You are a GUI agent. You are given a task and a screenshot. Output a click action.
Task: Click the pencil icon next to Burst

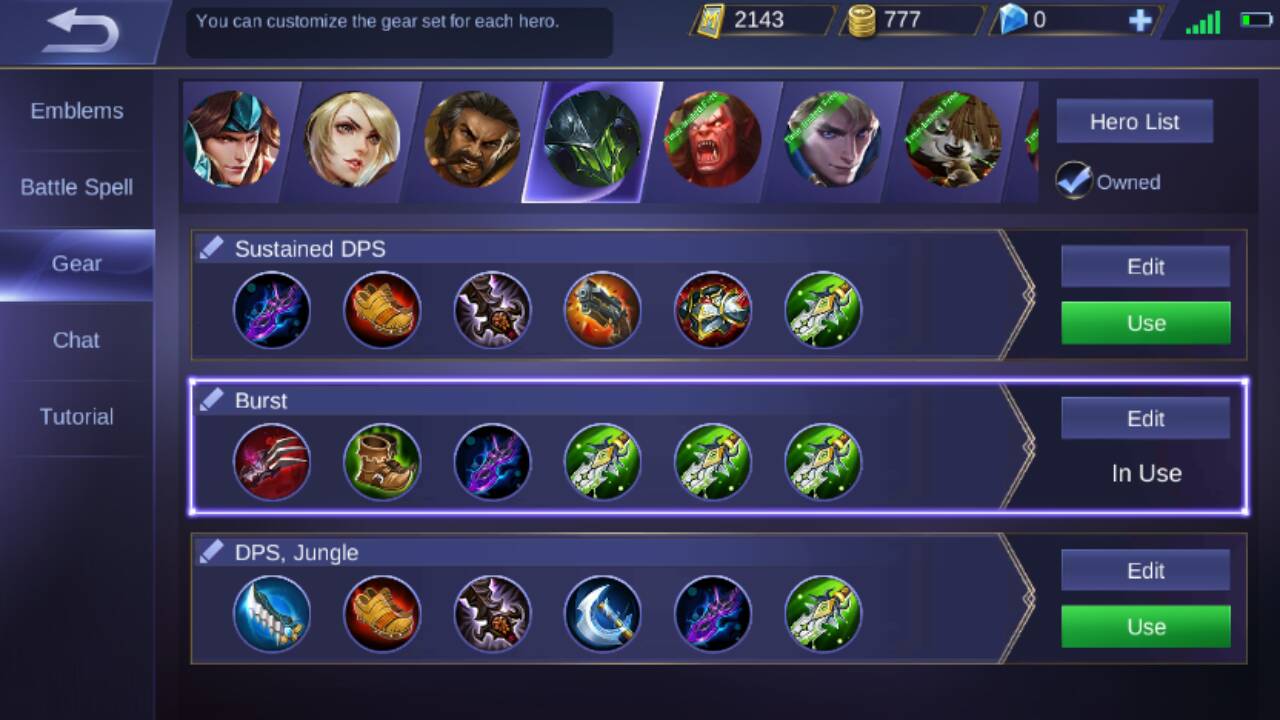click(x=211, y=397)
